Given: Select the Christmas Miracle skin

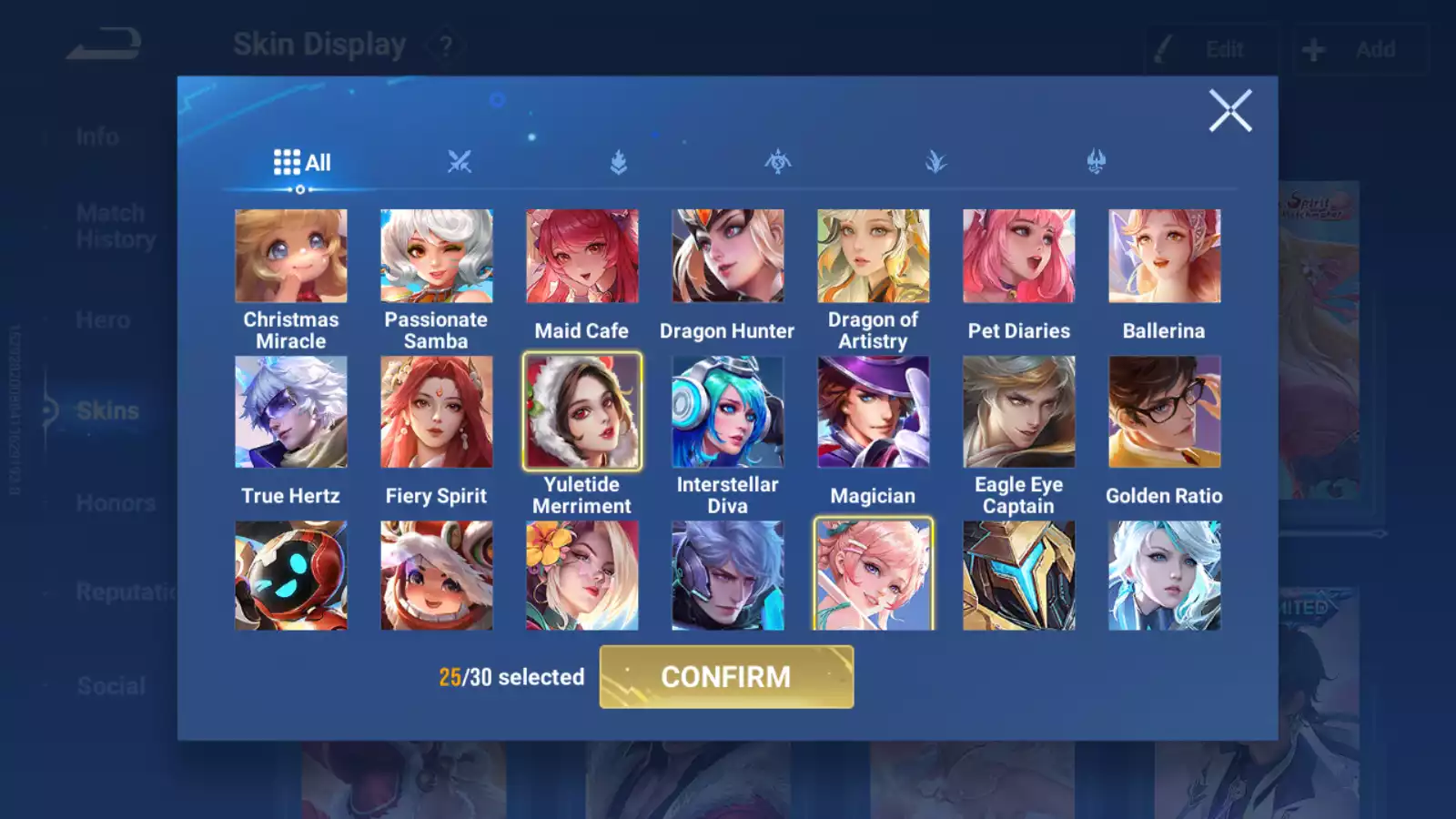Looking at the screenshot, I should click(x=291, y=257).
